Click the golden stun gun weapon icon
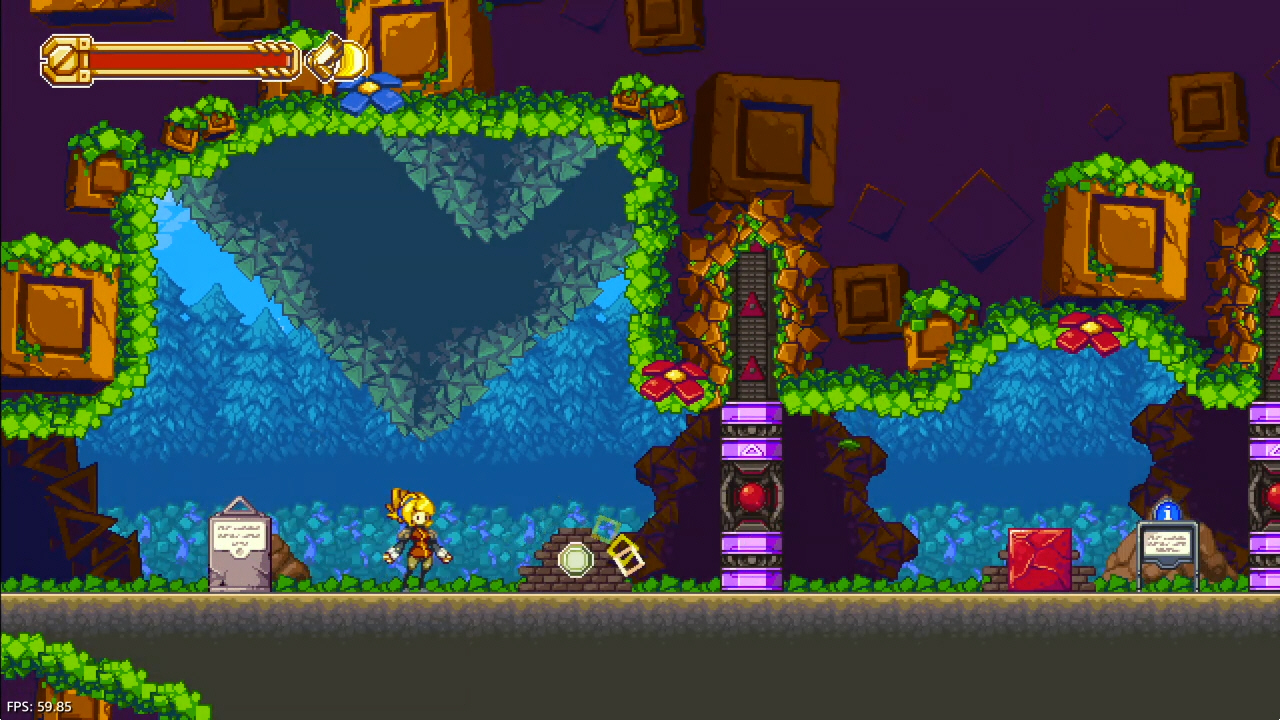This screenshot has width=1280, height=720. click(337, 59)
